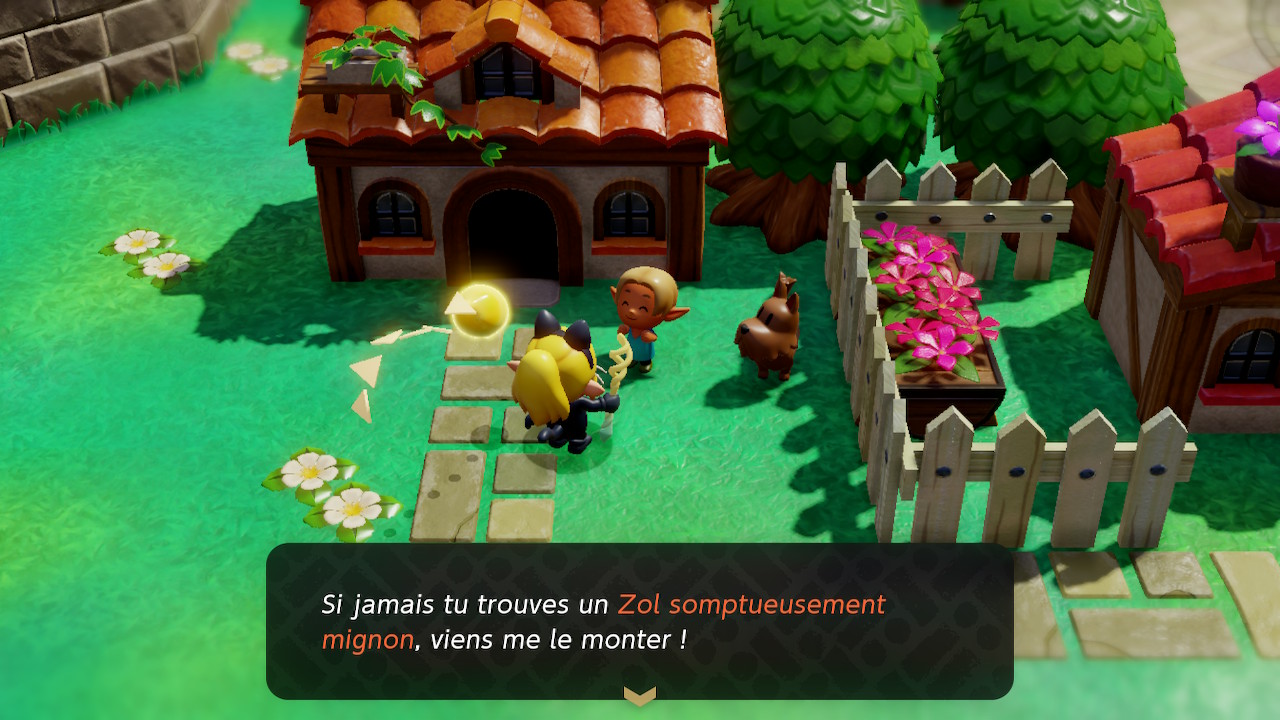Select the pink flowers in the planter box

[x=930, y=300]
